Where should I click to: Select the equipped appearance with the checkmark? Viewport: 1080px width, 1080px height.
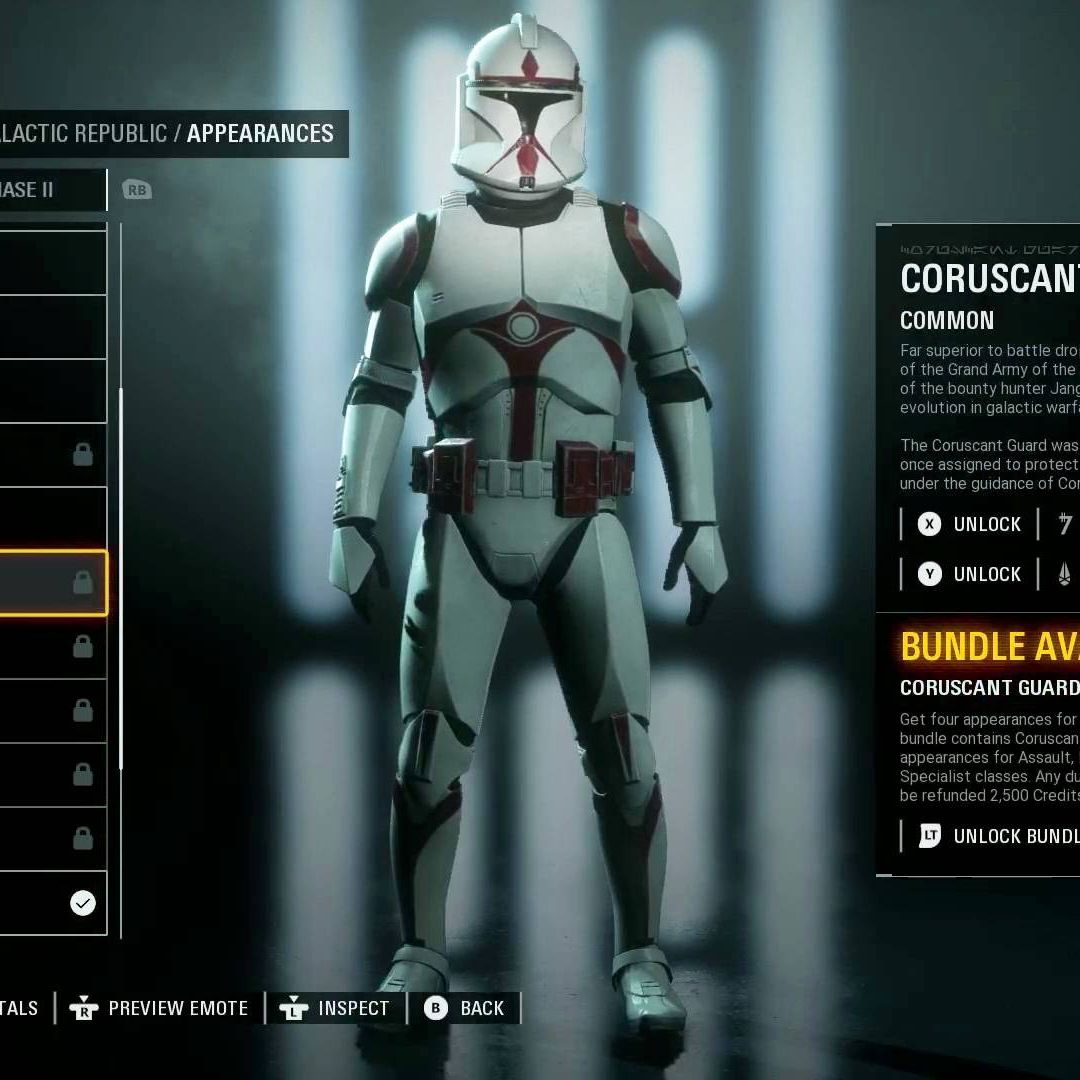[50, 903]
